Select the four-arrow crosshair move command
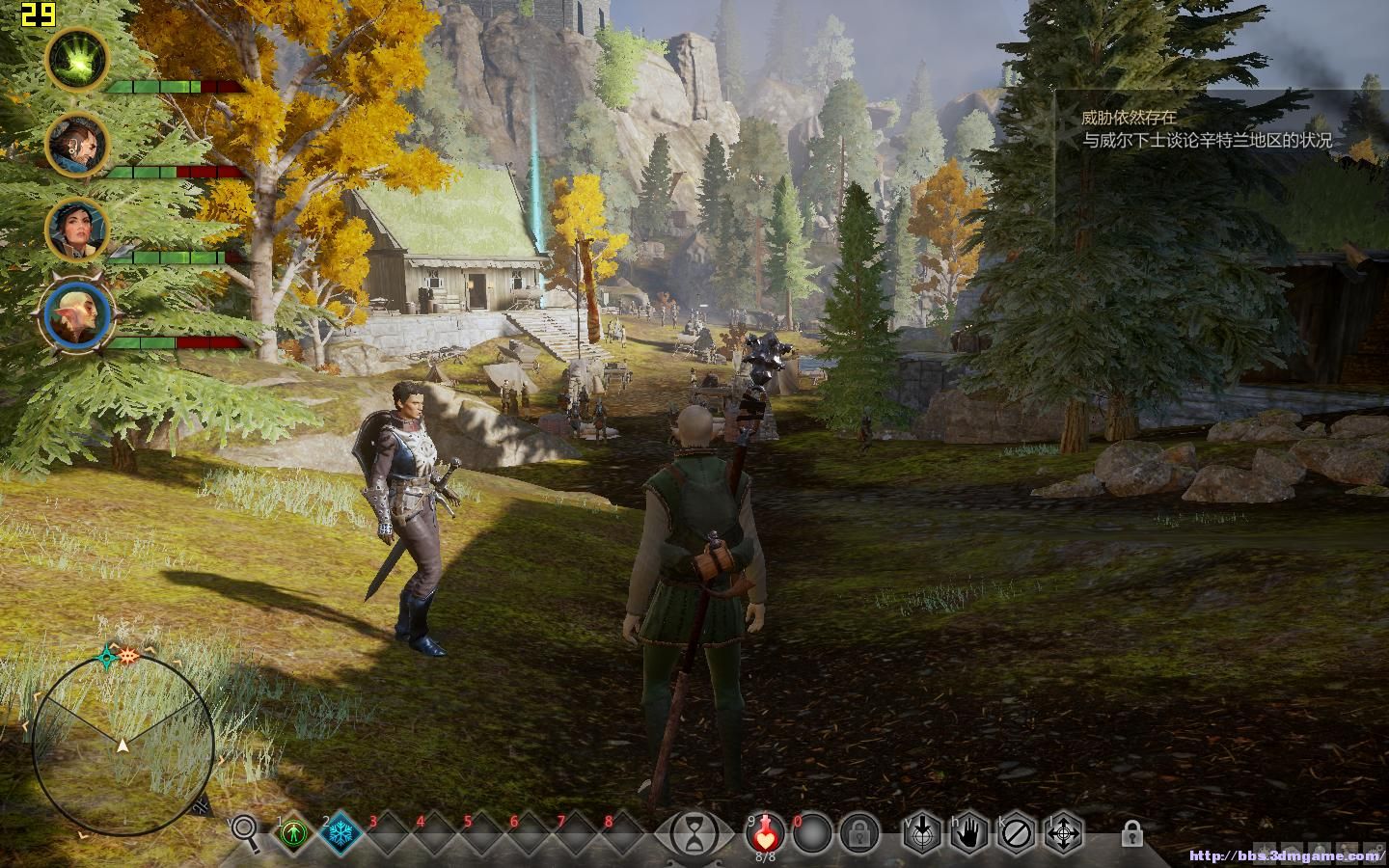The height and width of the screenshot is (868, 1389). 1063,832
